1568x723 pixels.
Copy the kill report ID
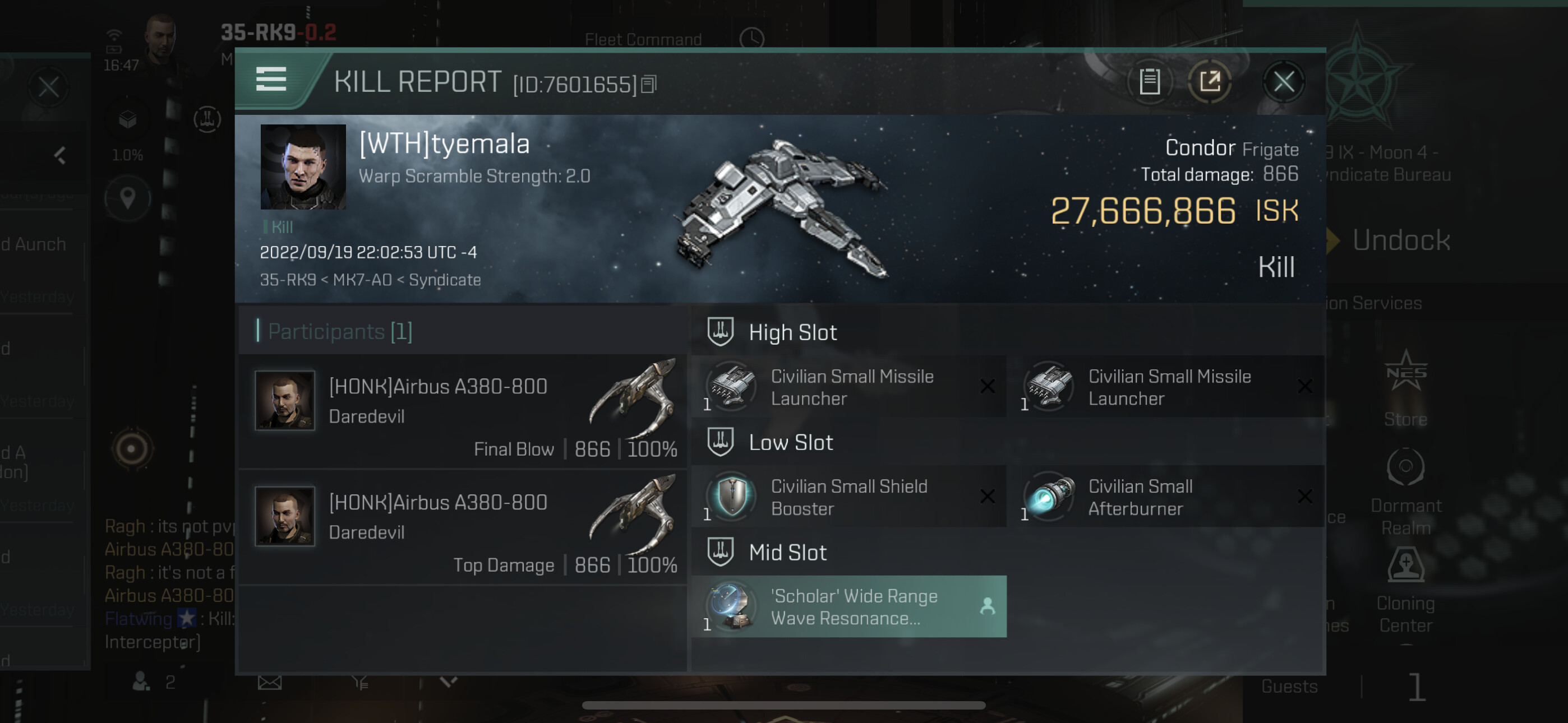649,85
